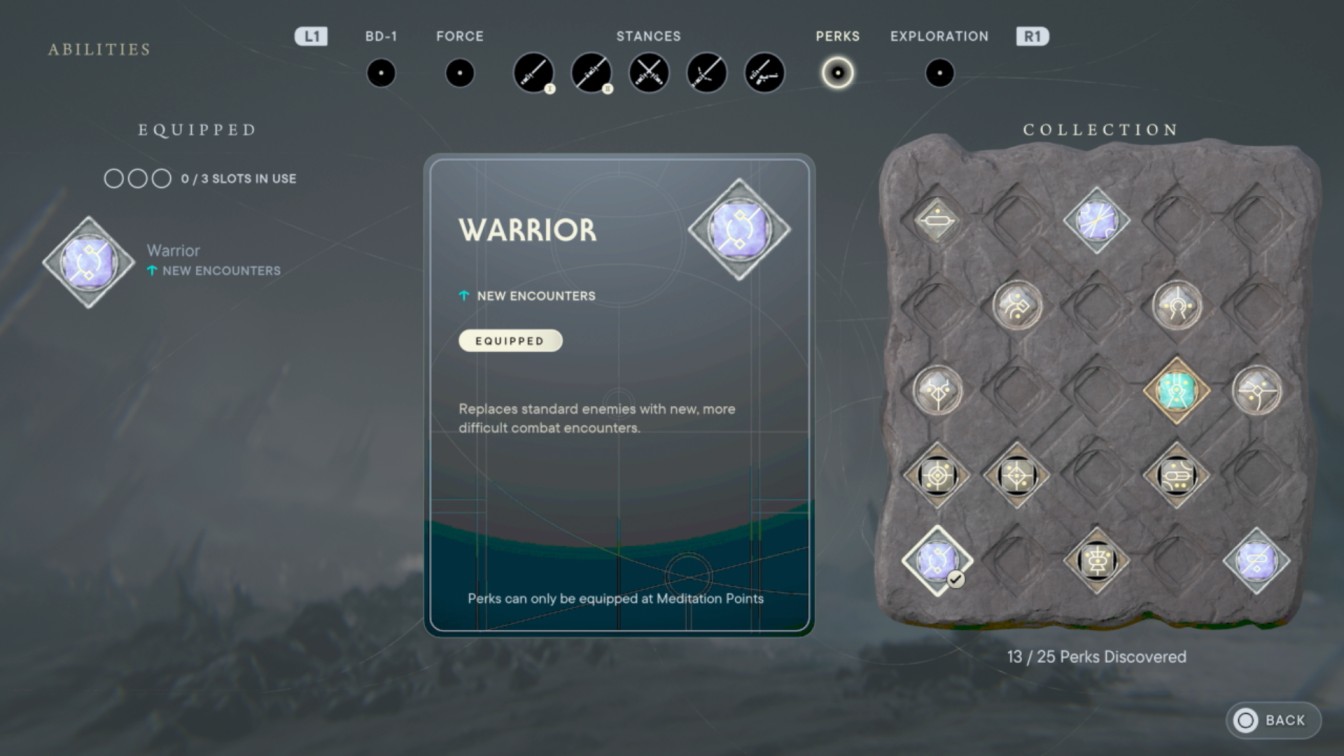Screen dimensions: 1344x756
Task: Select the double-bladed stance icon
Action: [707, 72]
